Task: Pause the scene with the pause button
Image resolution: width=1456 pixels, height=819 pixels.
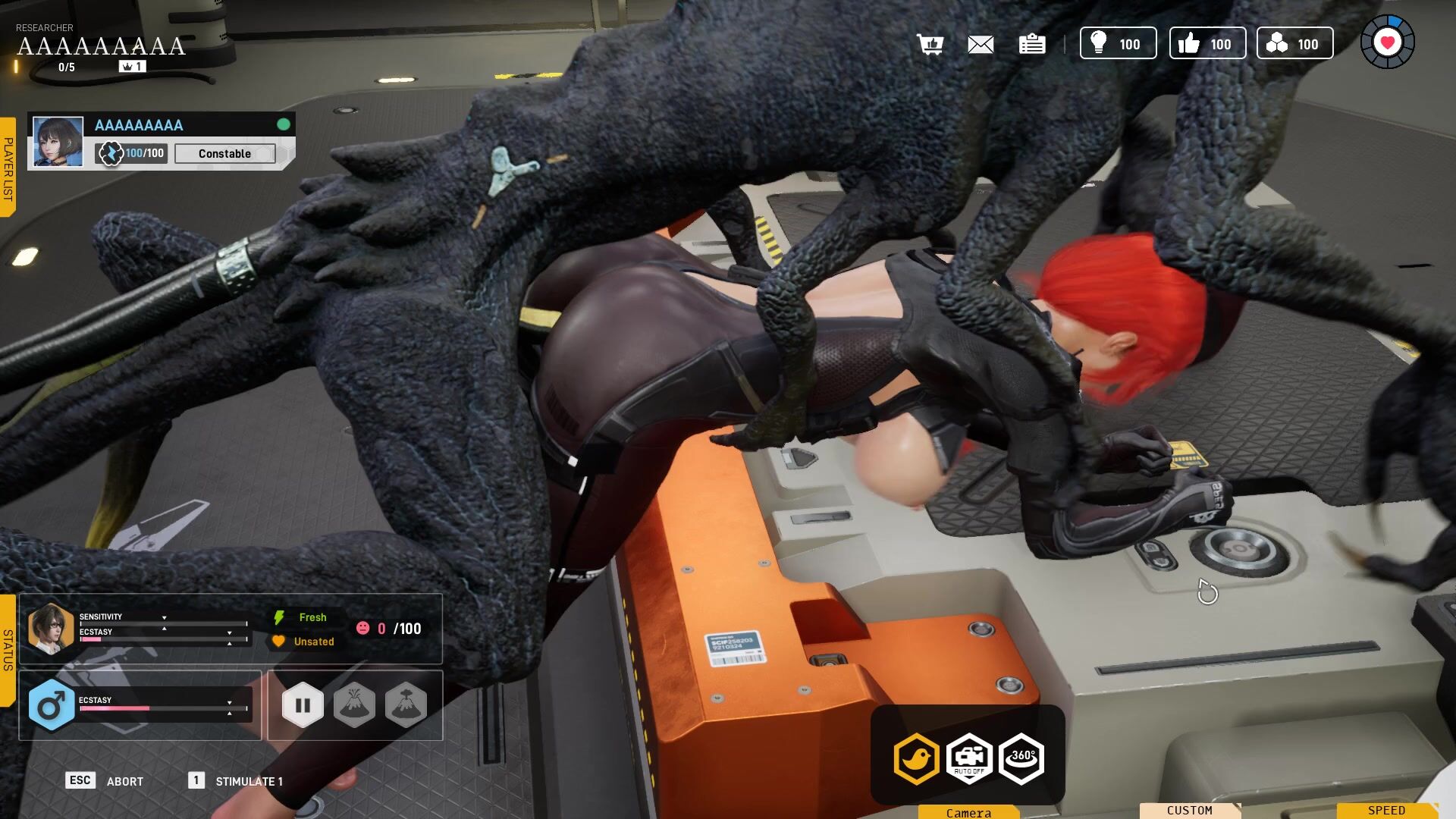Action: point(303,705)
